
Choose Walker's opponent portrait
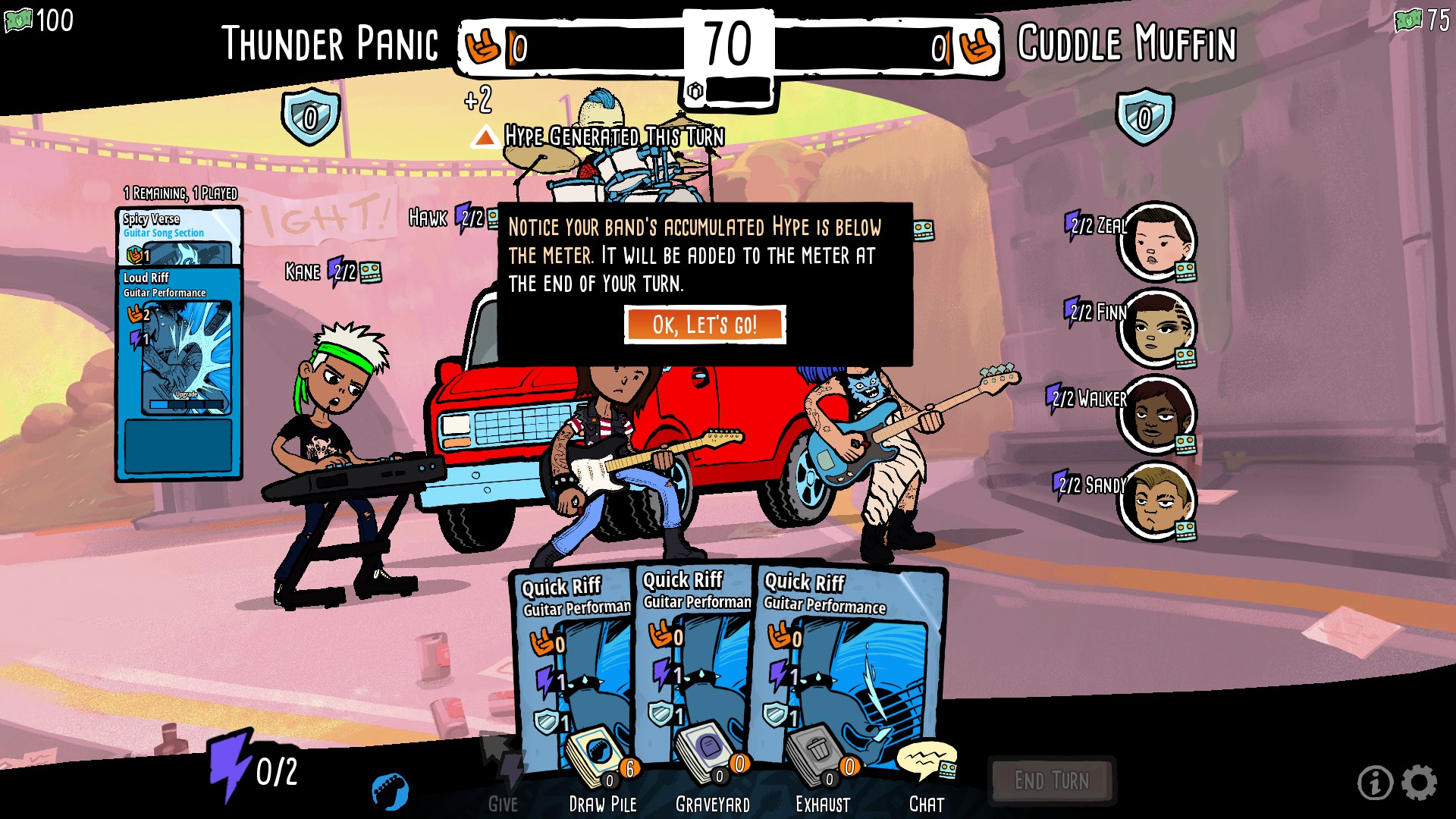1156,414
